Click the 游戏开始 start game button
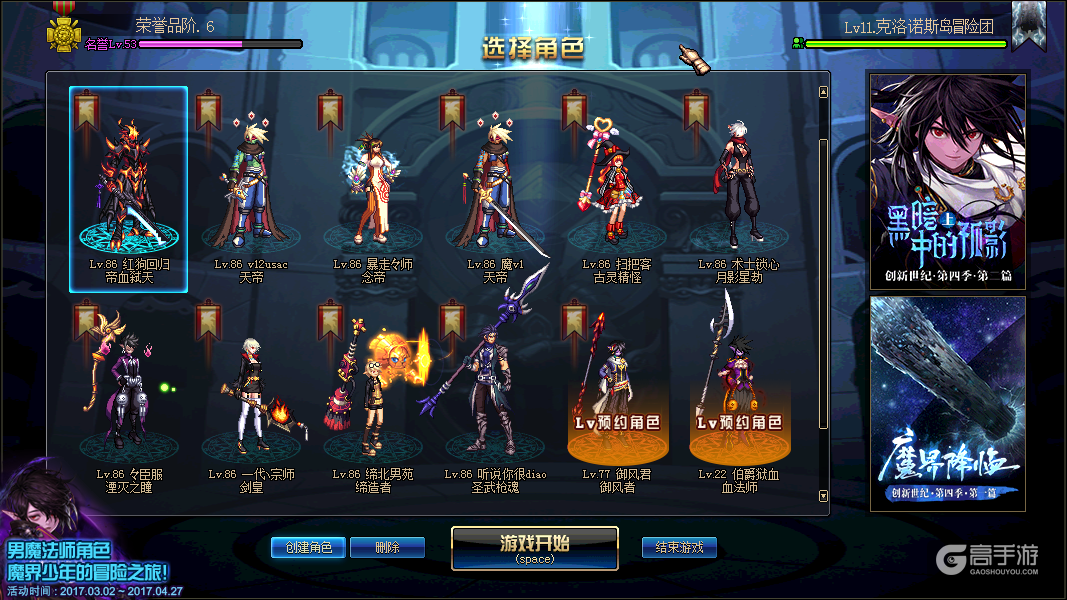The image size is (1067, 600). (534, 547)
